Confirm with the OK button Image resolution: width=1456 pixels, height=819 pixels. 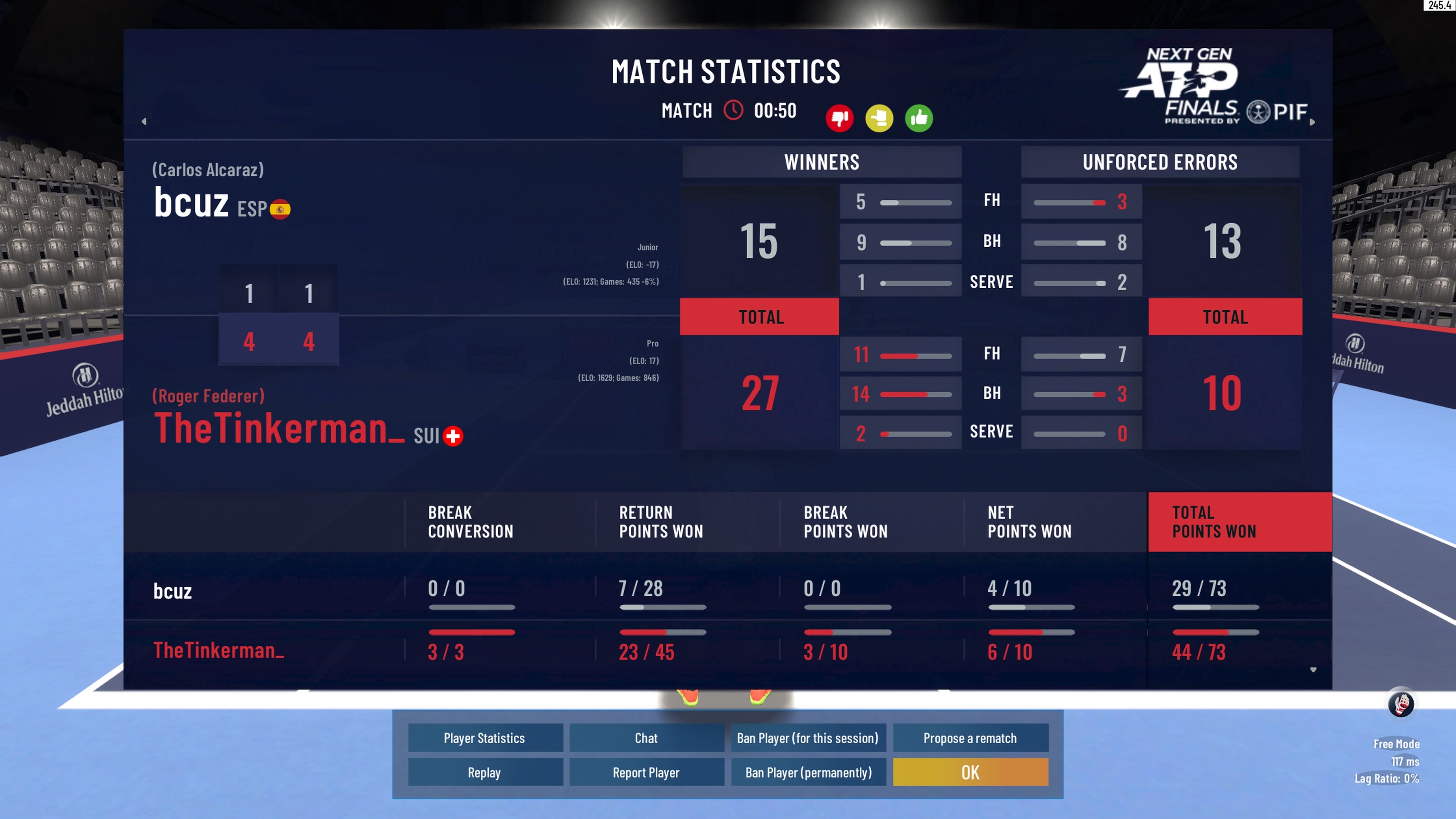tap(970, 772)
